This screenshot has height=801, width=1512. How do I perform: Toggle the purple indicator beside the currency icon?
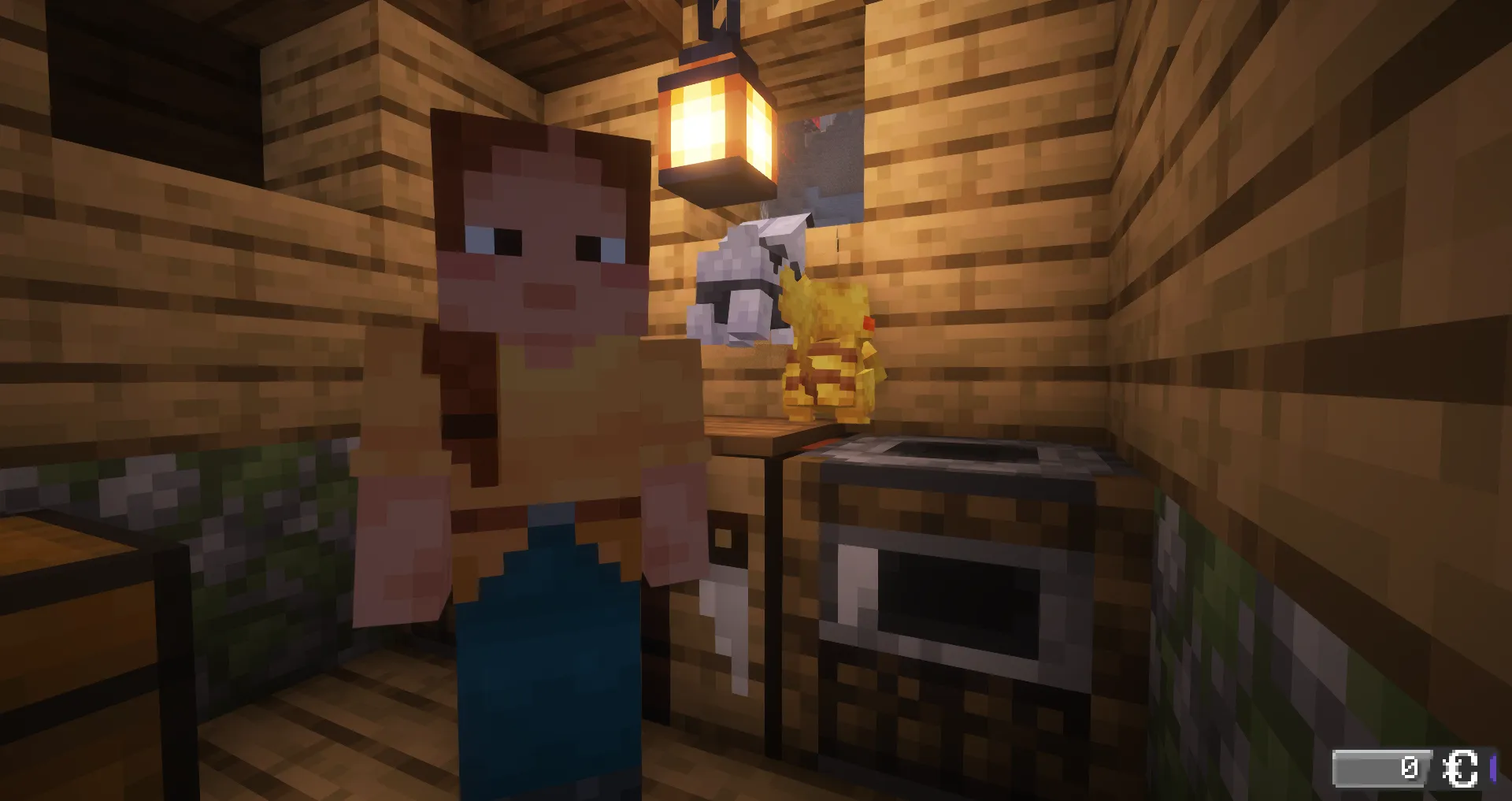pyautogui.click(x=1496, y=768)
